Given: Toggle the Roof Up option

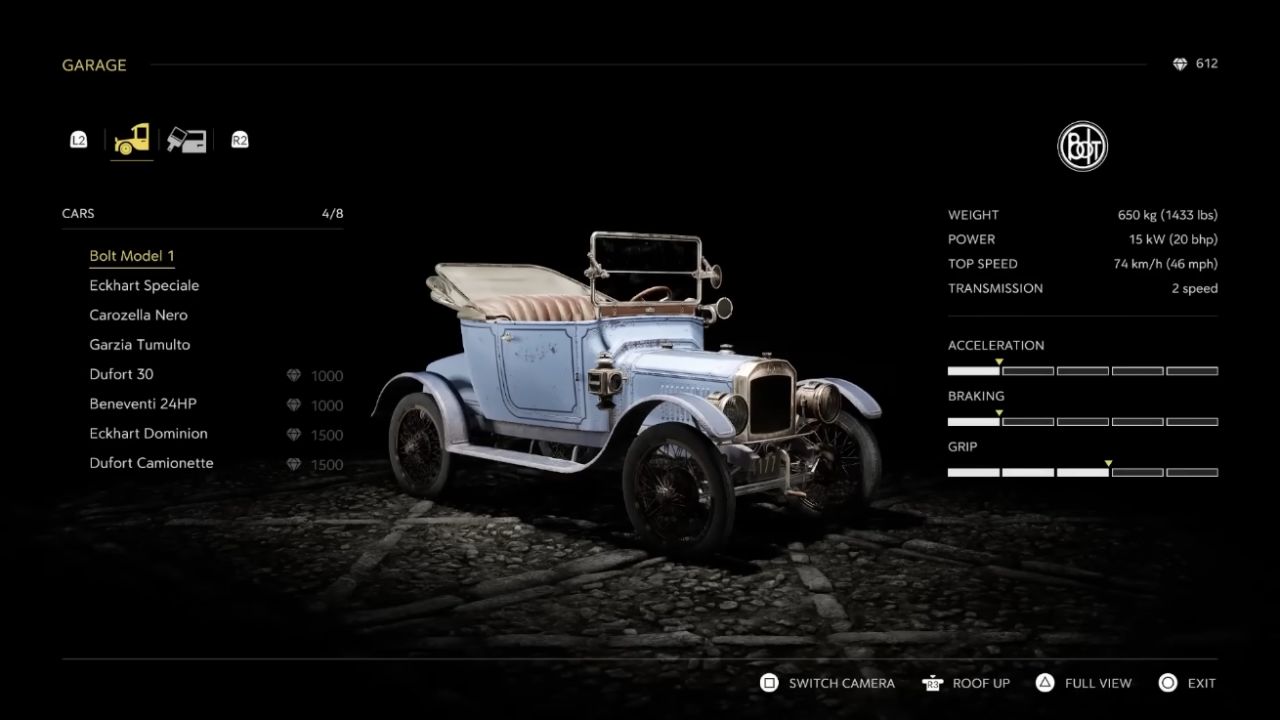Looking at the screenshot, I should click(967, 683).
